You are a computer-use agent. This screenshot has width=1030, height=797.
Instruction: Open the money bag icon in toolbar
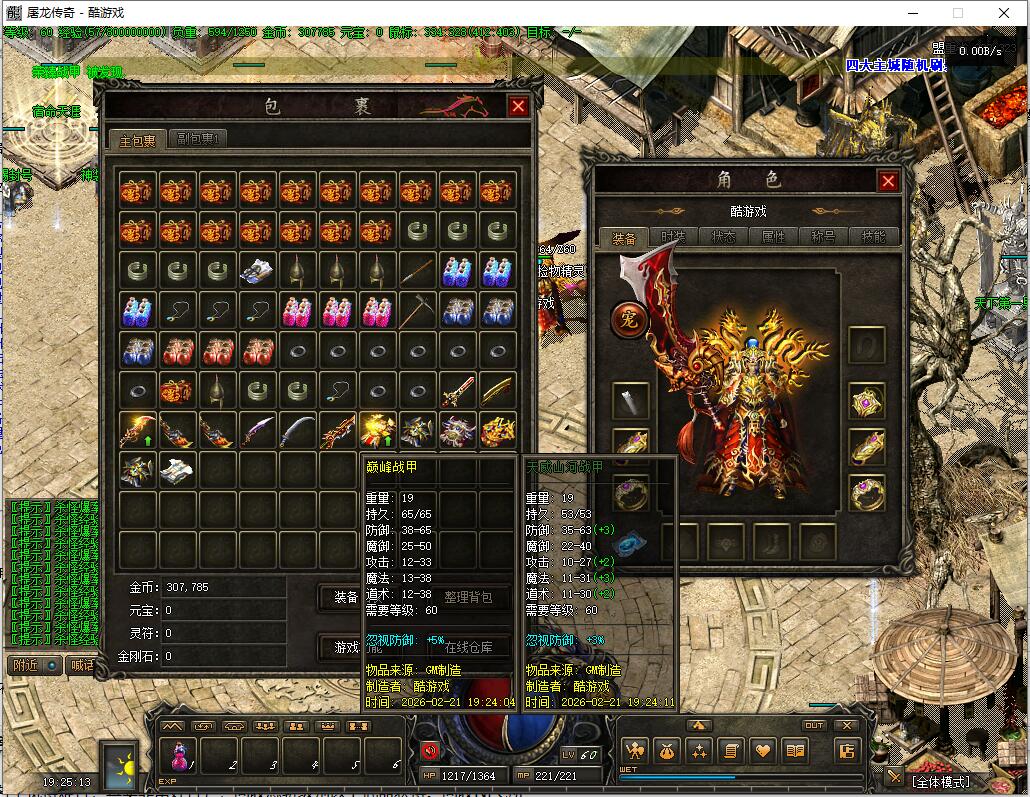tap(667, 751)
